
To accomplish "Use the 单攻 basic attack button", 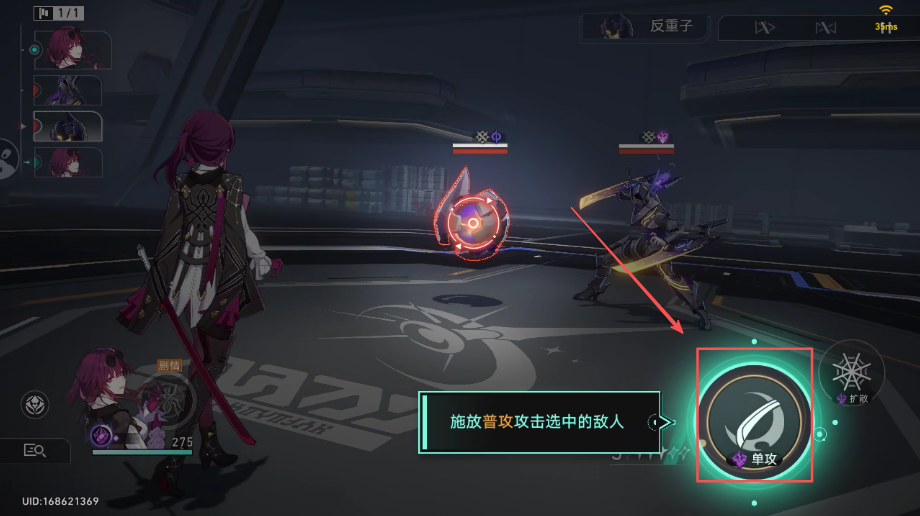I will pyautogui.click(x=754, y=414).
